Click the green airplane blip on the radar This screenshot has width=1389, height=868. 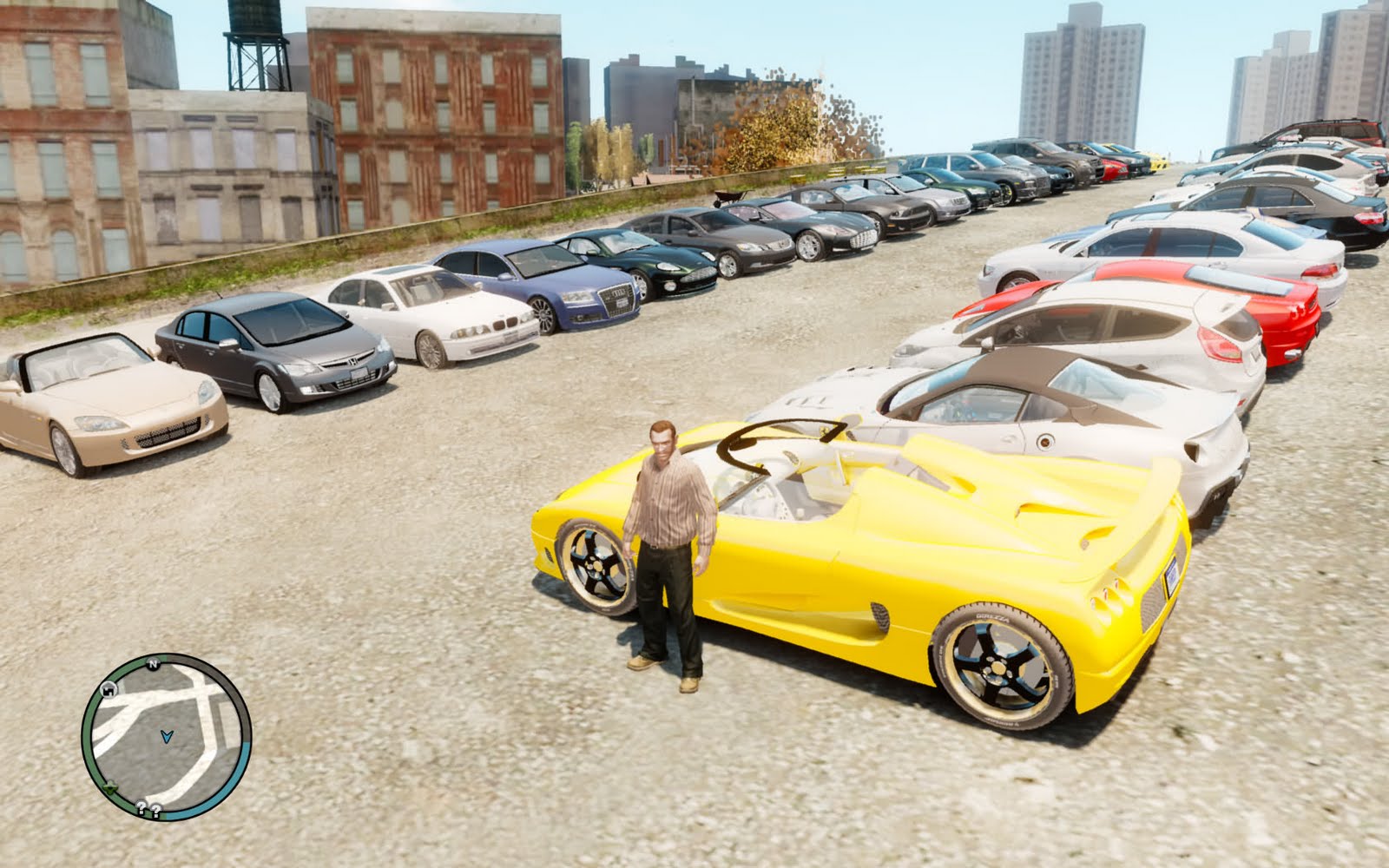(110, 788)
